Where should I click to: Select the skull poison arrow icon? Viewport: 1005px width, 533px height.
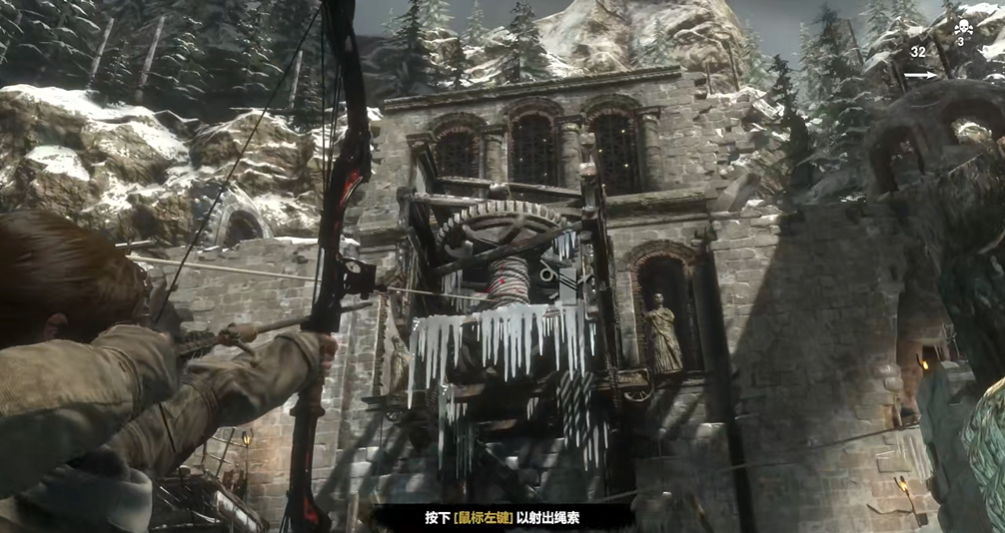pos(962,27)
